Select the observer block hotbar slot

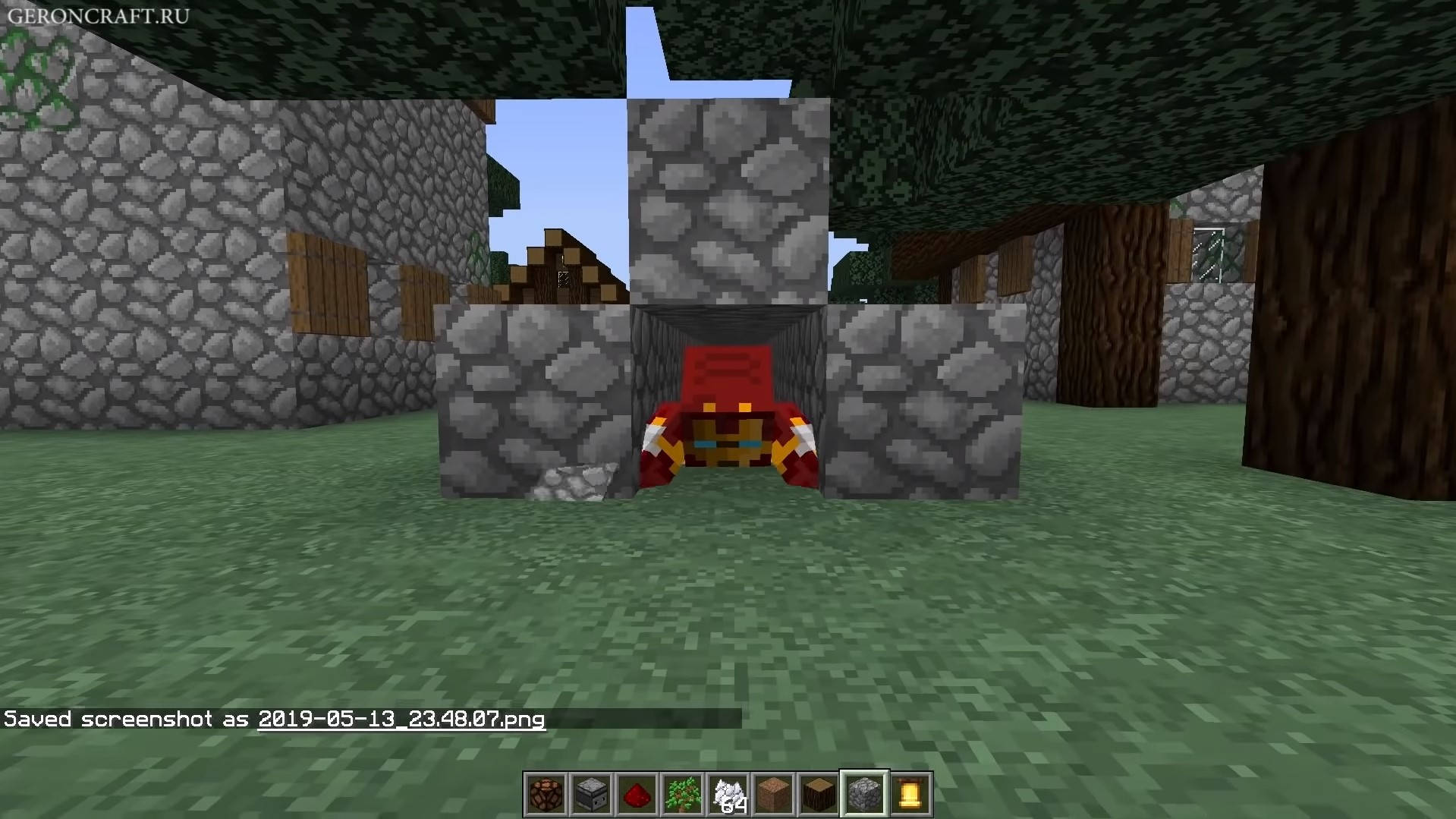pyautogui.click(x=591, y=795)
